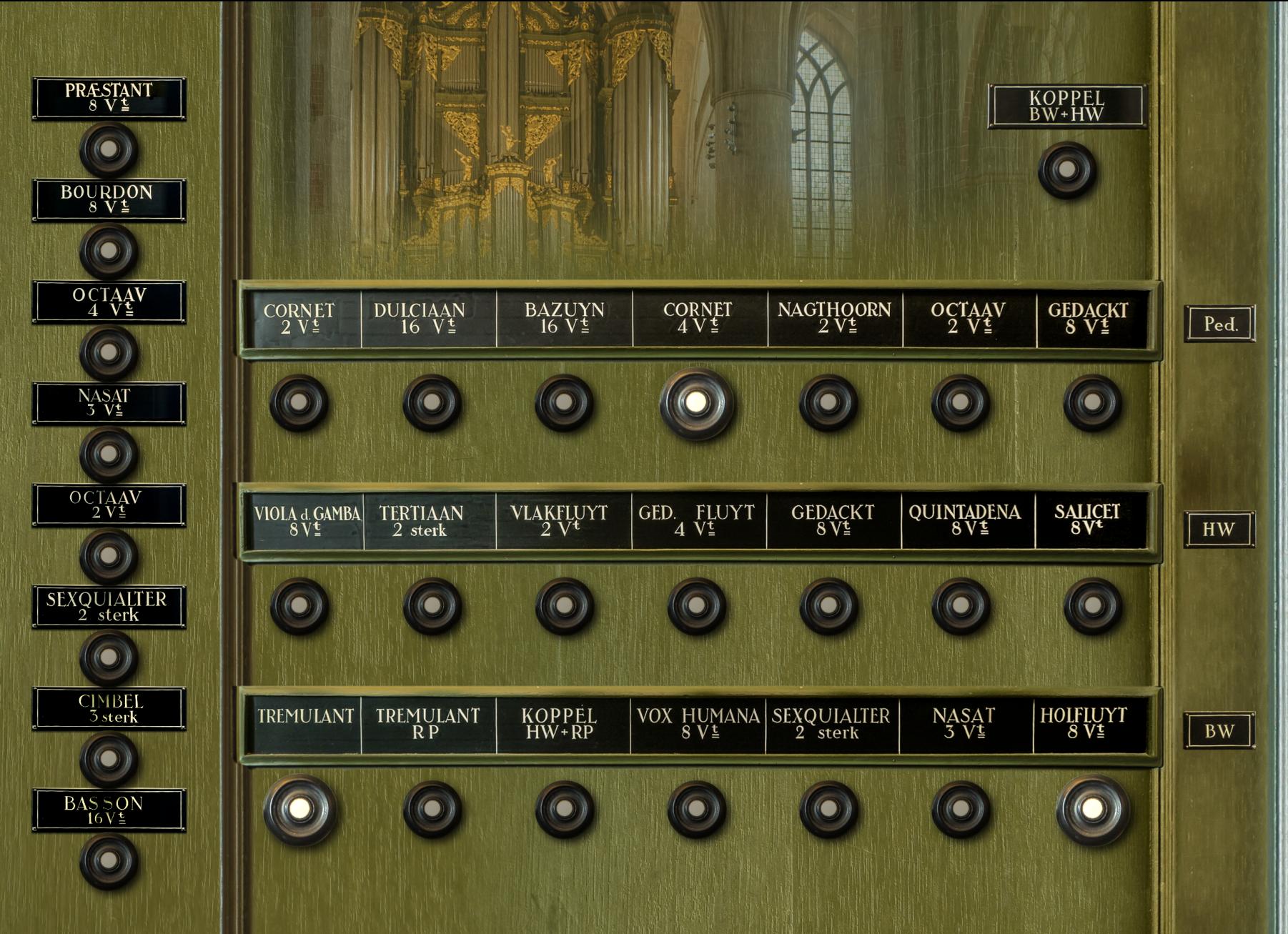Pull the Tertiaan 2 sterk stop

point(432,605)
